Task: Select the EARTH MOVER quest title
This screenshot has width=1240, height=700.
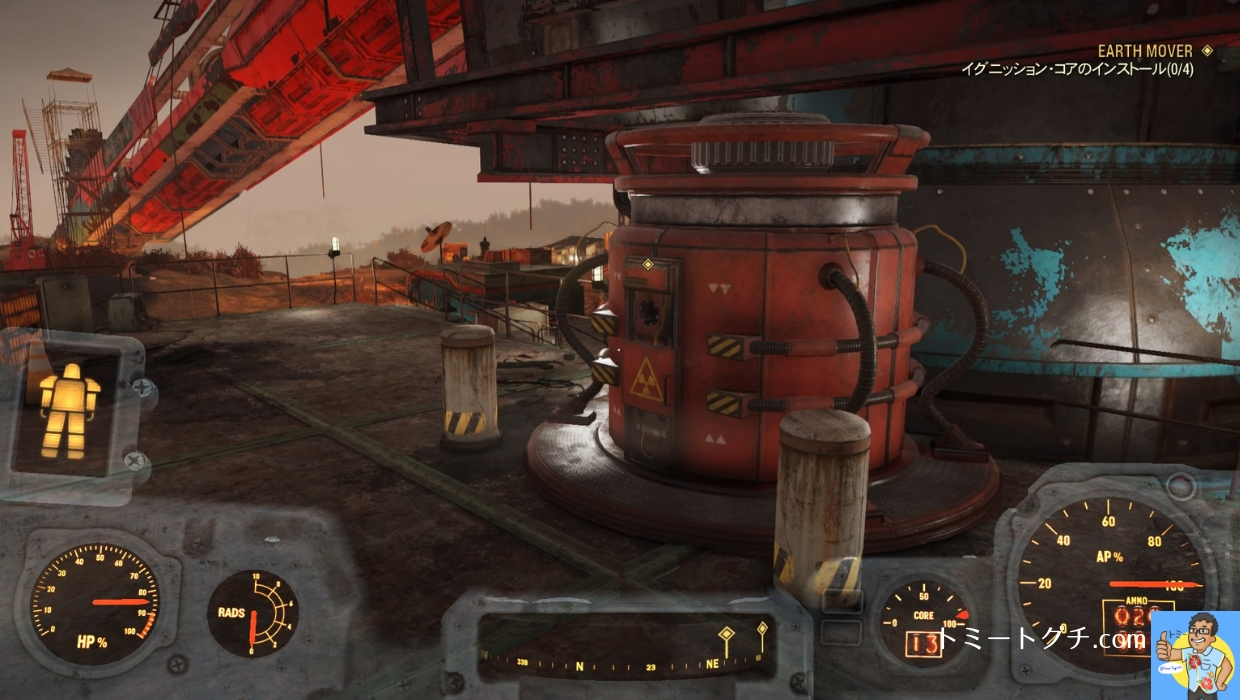Action: 1145,51
